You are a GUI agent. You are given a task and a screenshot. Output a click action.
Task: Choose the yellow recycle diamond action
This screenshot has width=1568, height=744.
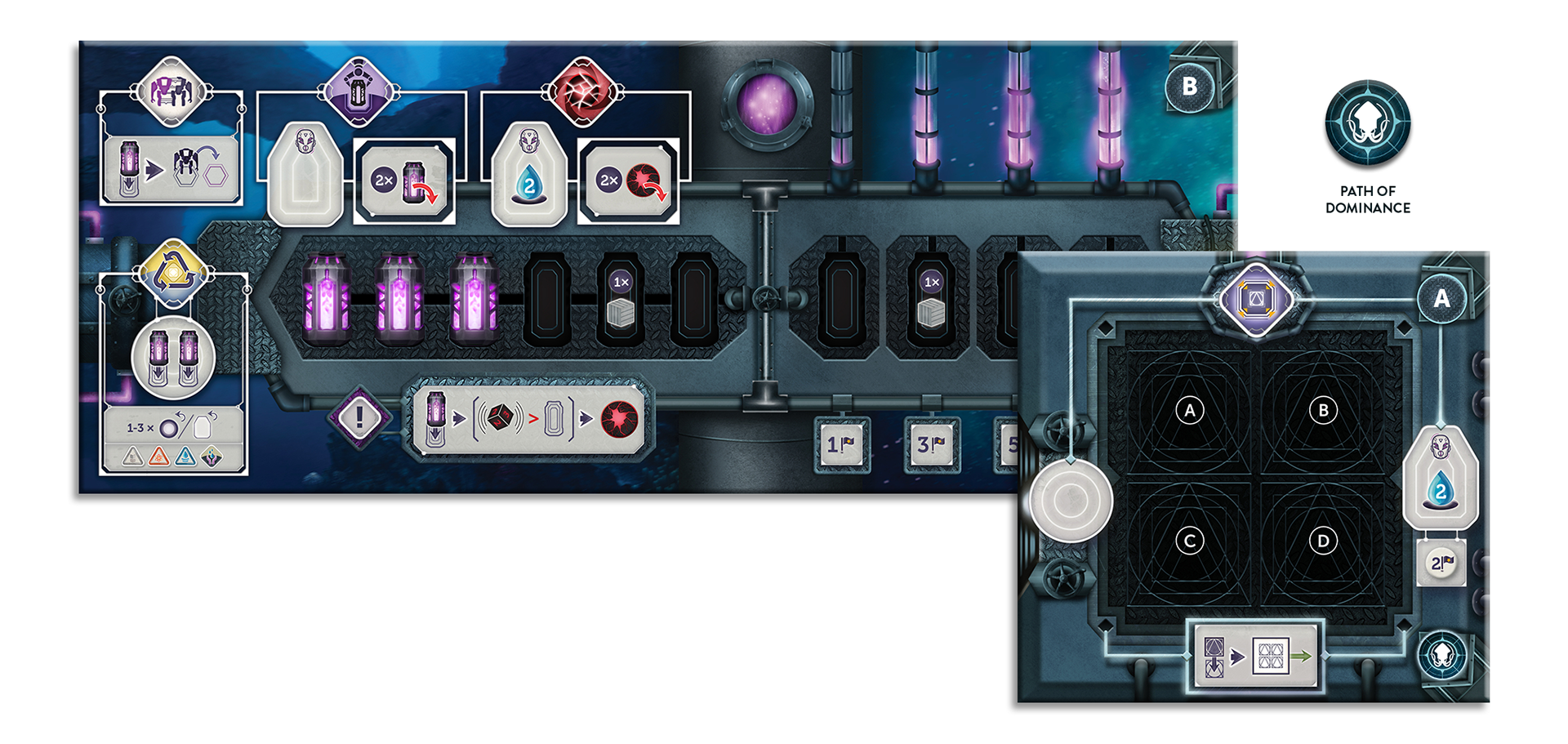coord(171,274)
